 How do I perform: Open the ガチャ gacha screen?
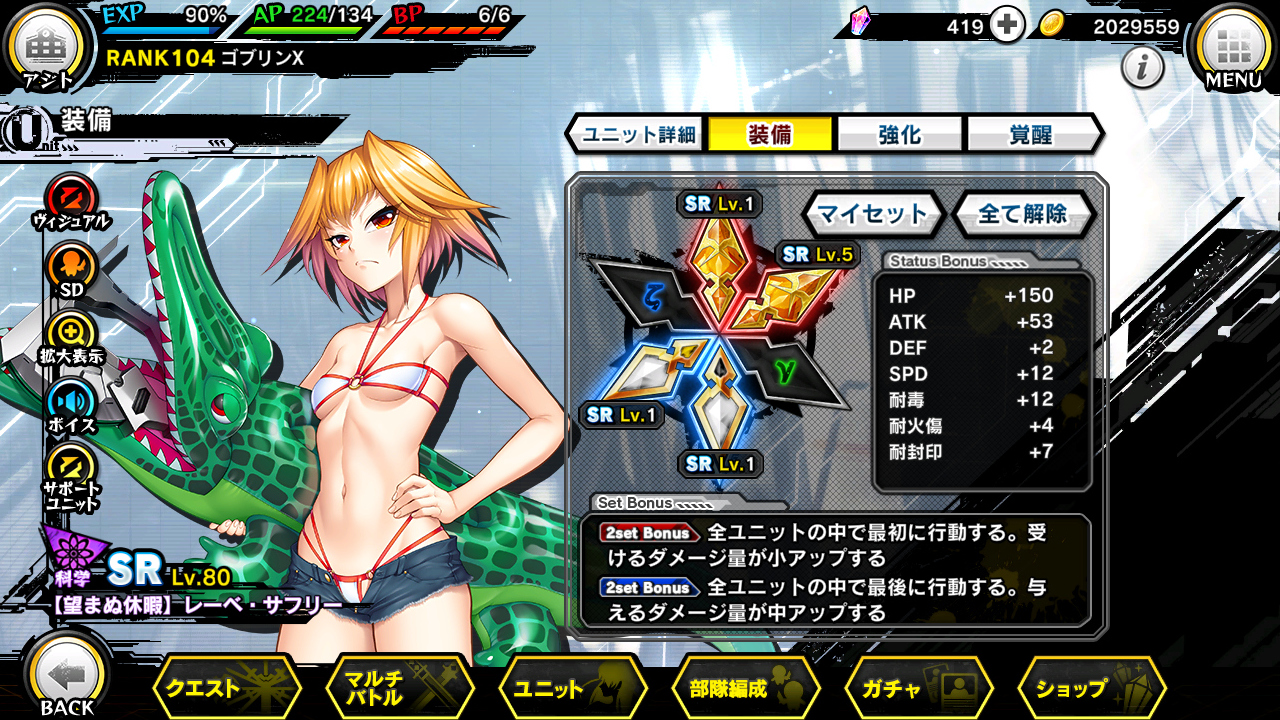pyautogui.click(x=918, y=688)
